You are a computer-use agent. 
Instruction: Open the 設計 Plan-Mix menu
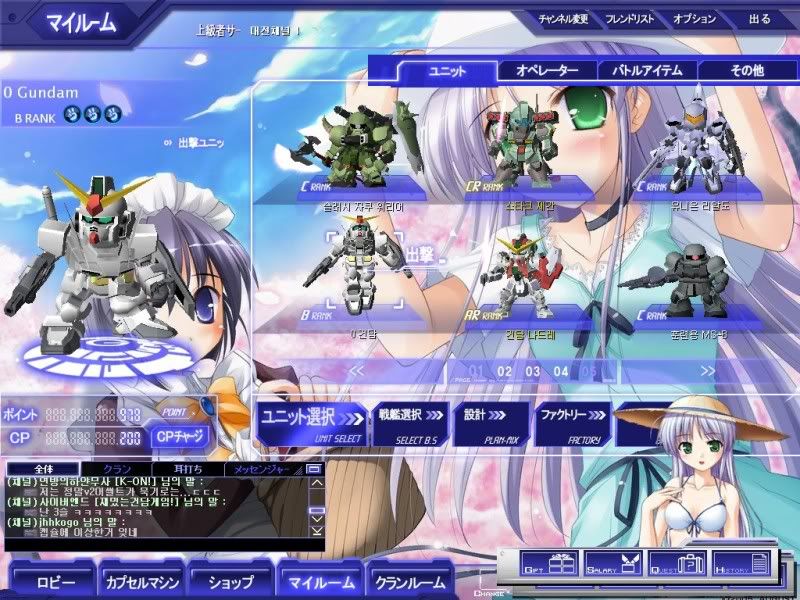tap(490, 423)
